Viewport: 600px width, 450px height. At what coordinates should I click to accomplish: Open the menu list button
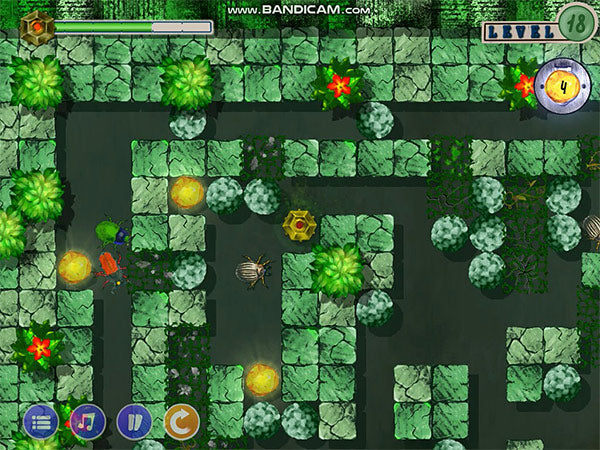41,421
